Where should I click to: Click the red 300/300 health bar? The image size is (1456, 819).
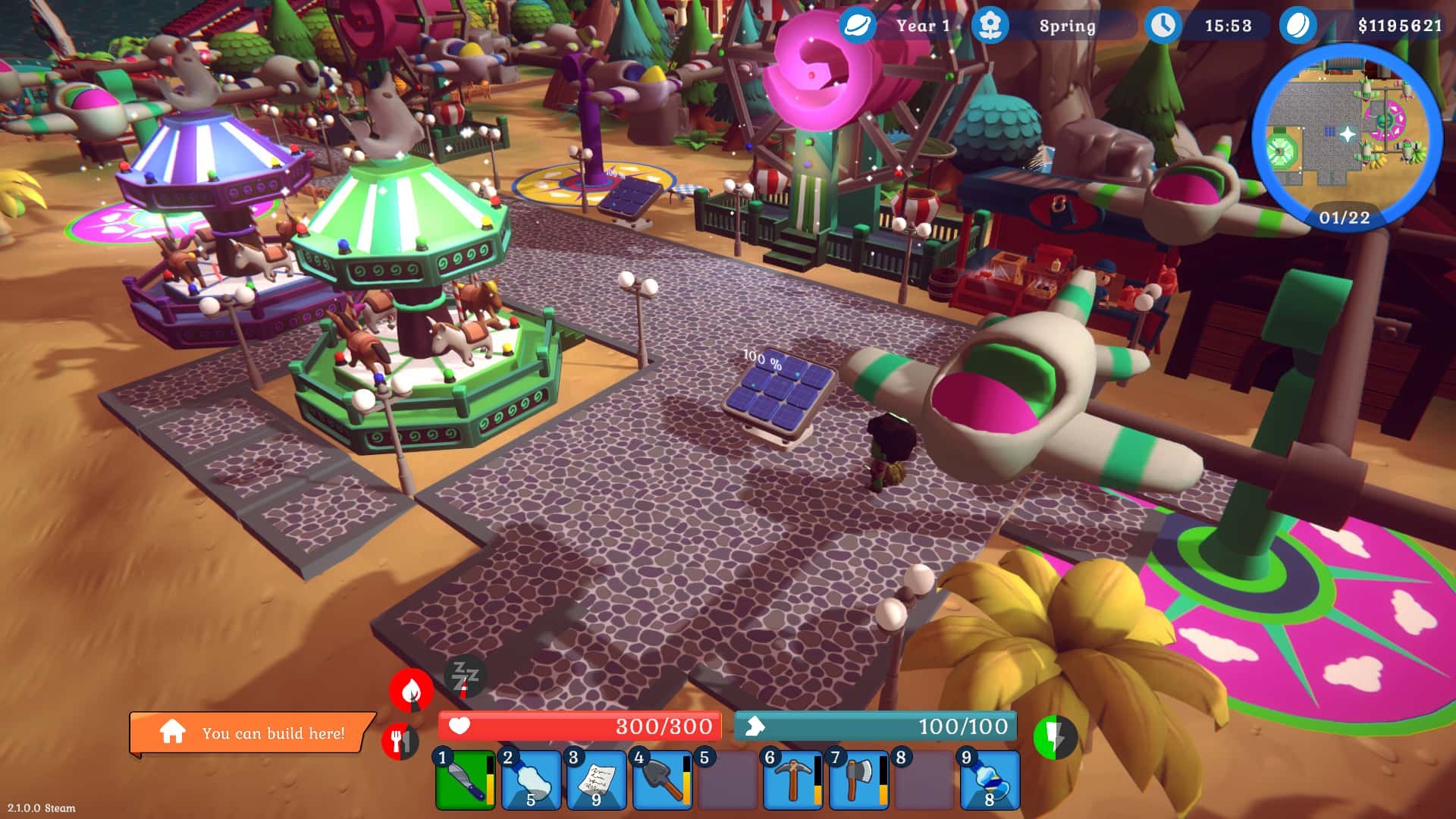tap(580, 726)
